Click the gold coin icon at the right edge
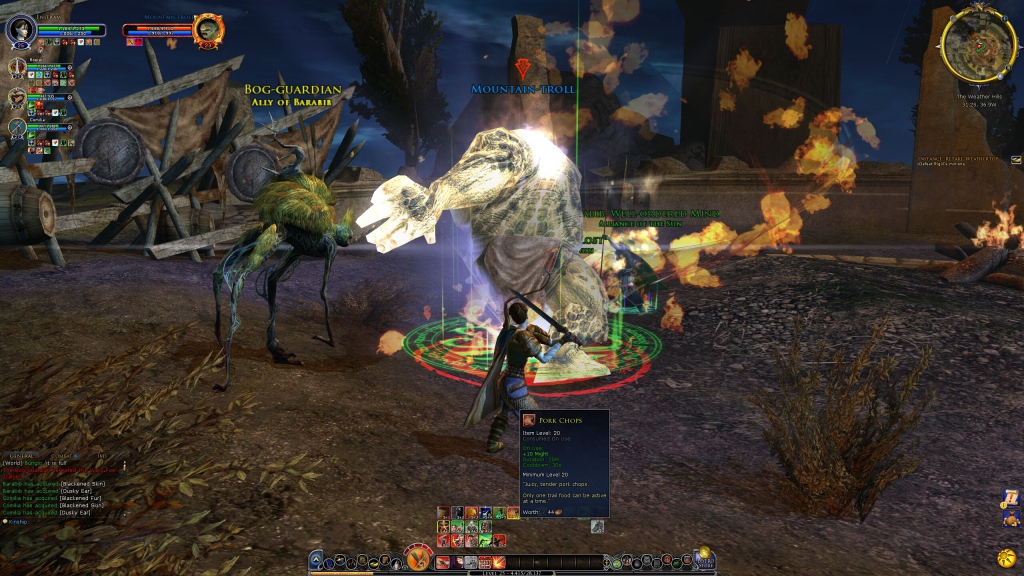The height and width of the screenshot is (576, 1024). pyautogui.click(x=1006, y=556)
